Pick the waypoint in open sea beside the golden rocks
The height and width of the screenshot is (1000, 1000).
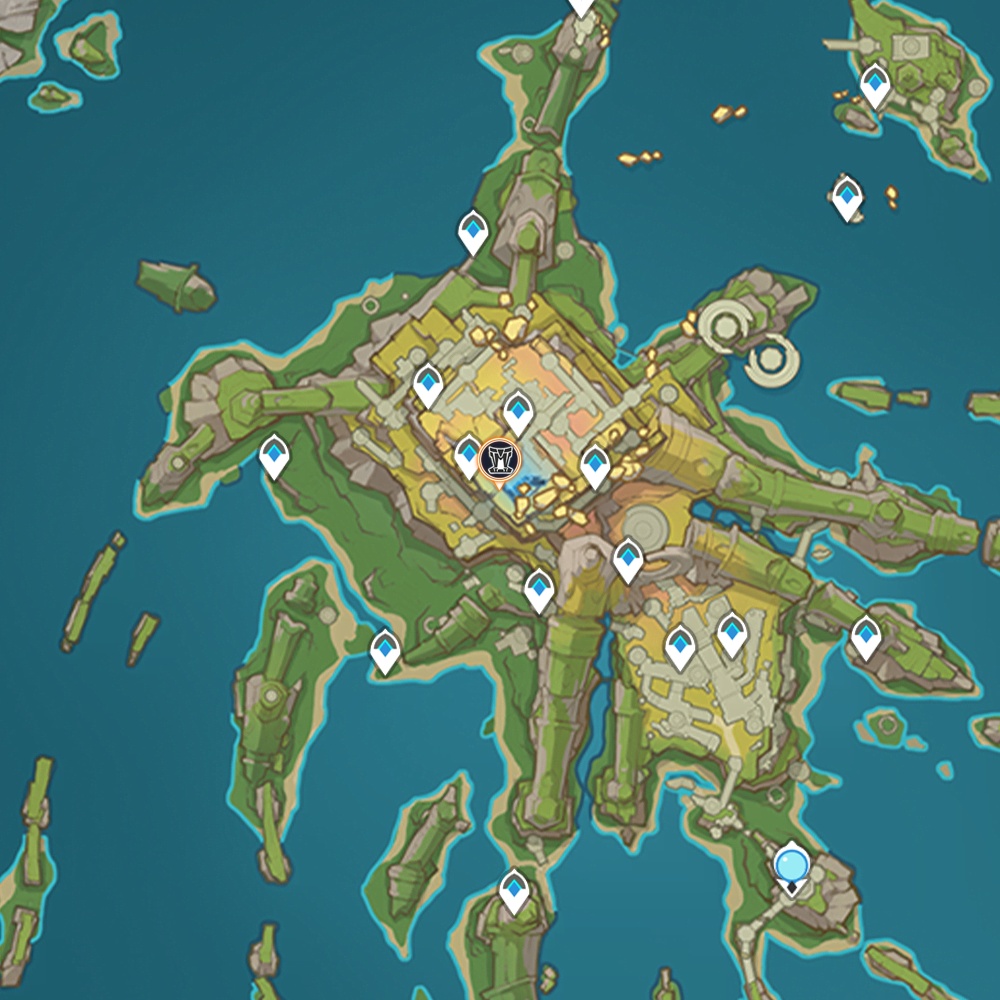847,197
